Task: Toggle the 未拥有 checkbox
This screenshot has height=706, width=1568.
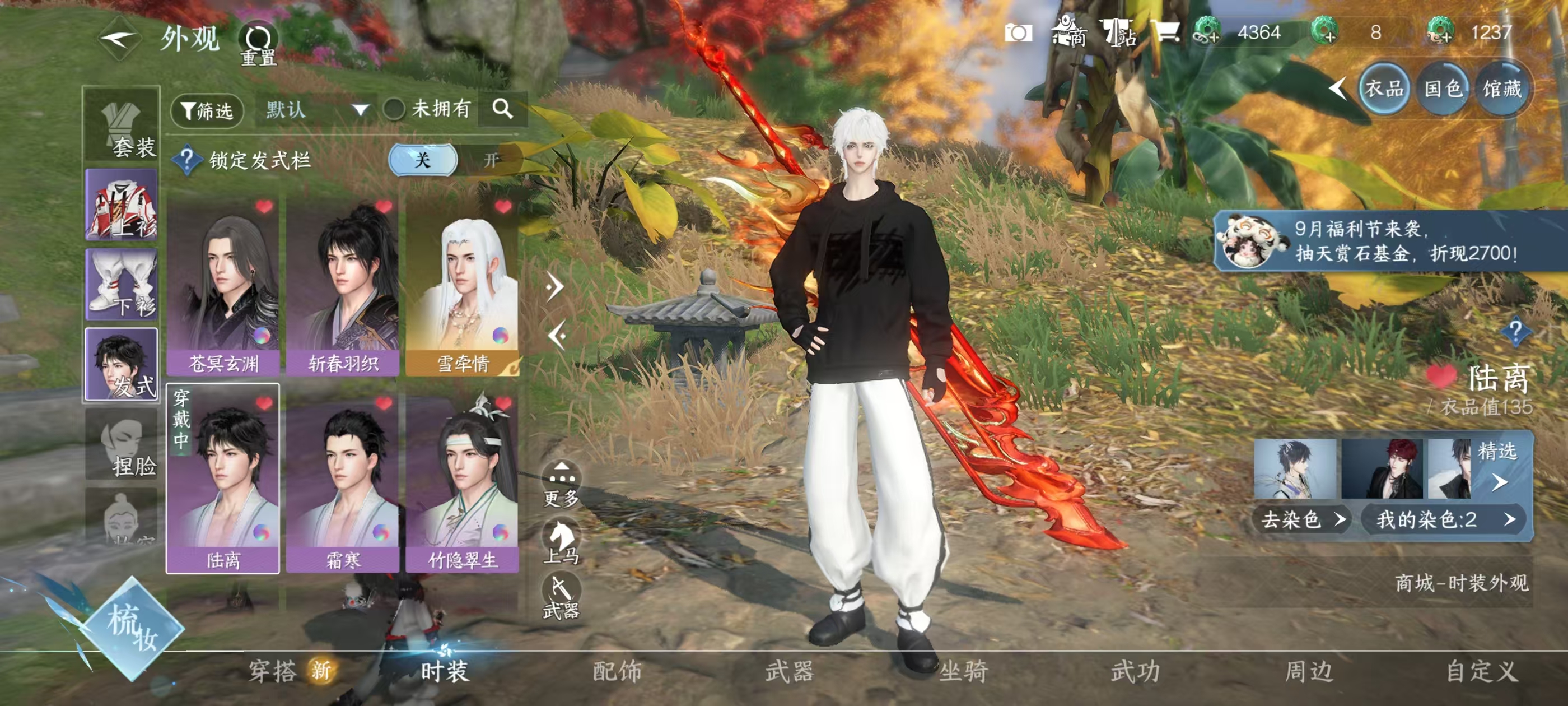Action: click(394, 110)
